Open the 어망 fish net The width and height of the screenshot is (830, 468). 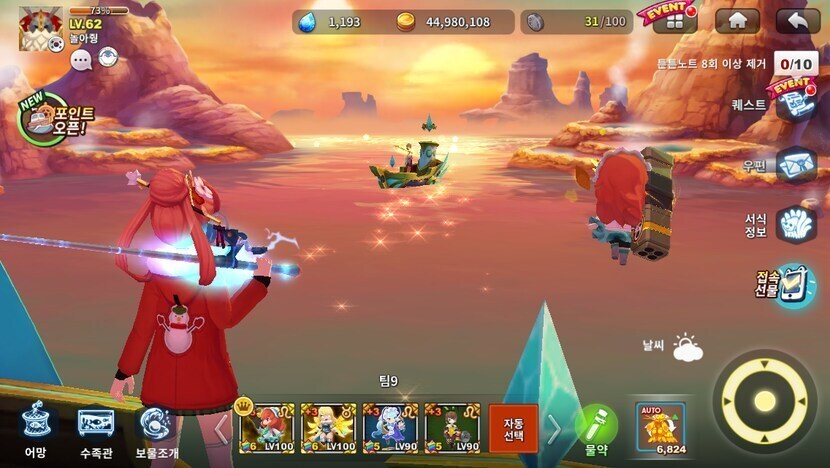(x=36, y=428)
